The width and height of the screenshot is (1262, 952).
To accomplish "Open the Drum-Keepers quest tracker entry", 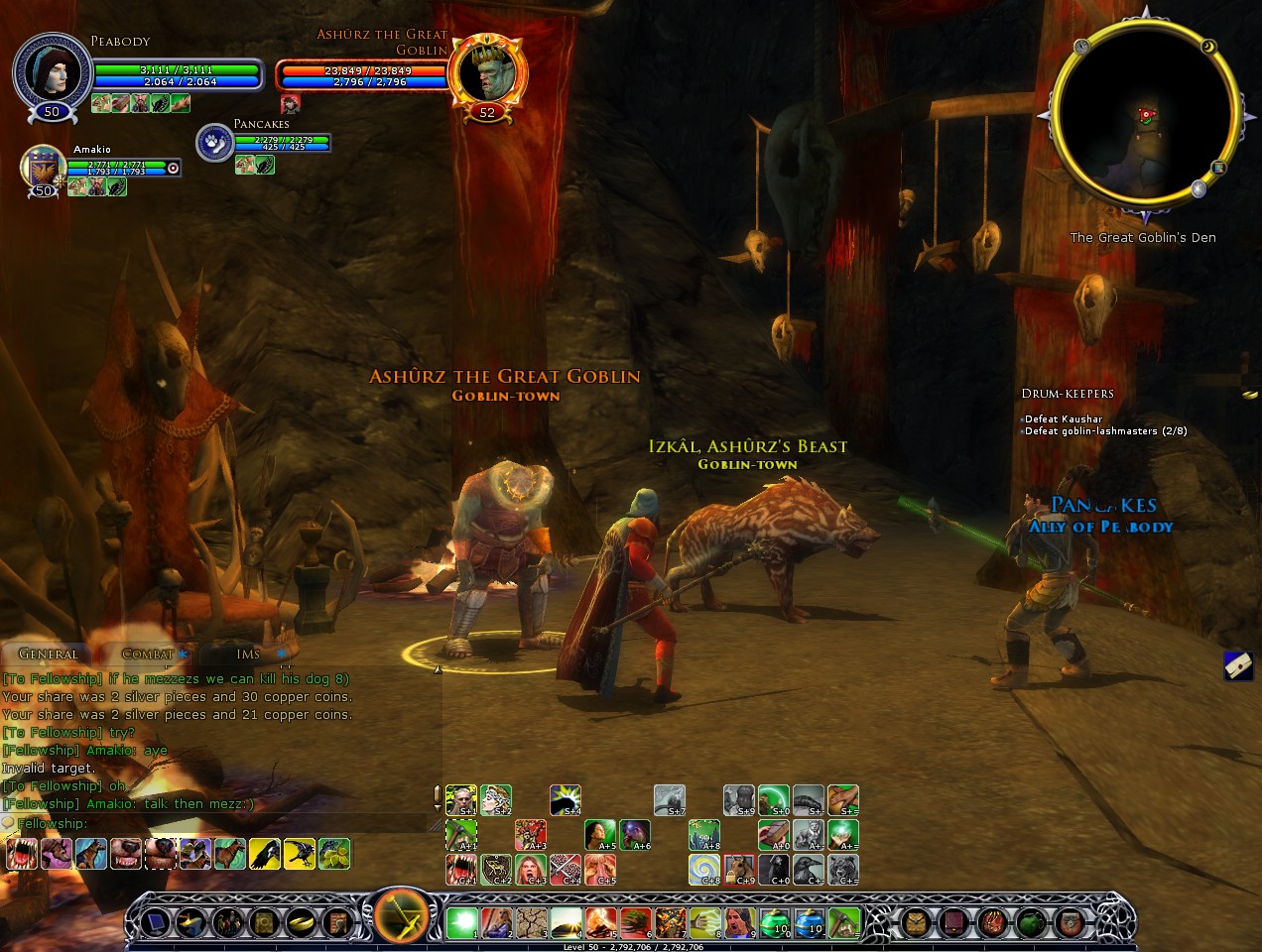I will [1068, 394].
